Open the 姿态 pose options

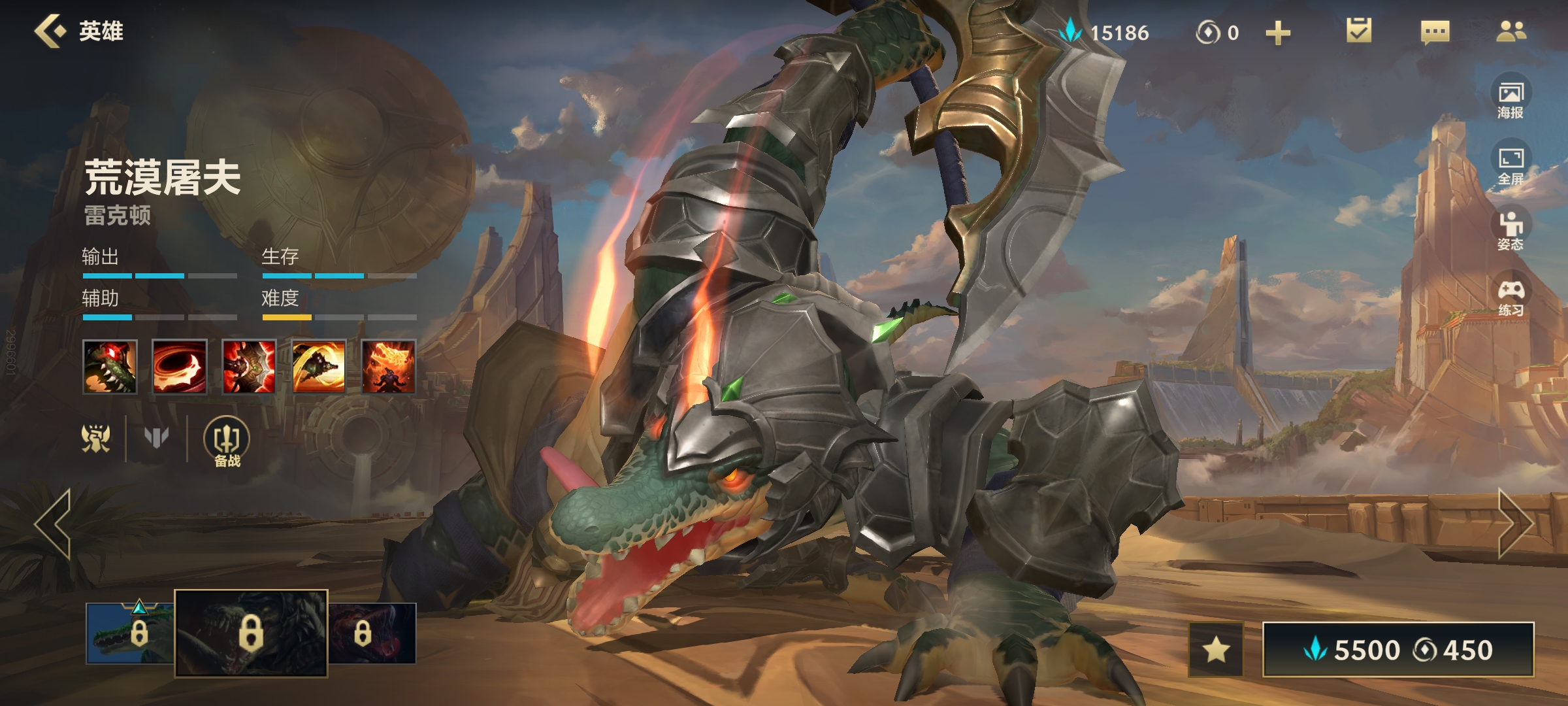pos(1511,231)
